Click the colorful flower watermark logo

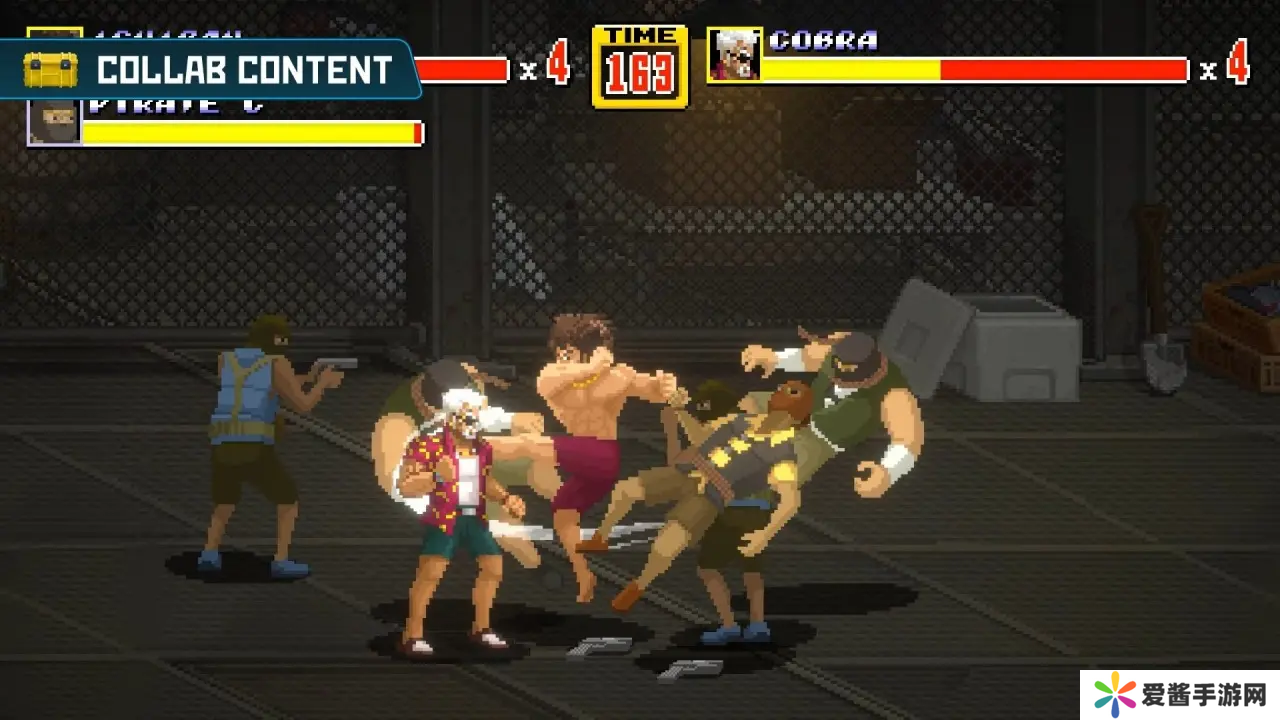1116,694
